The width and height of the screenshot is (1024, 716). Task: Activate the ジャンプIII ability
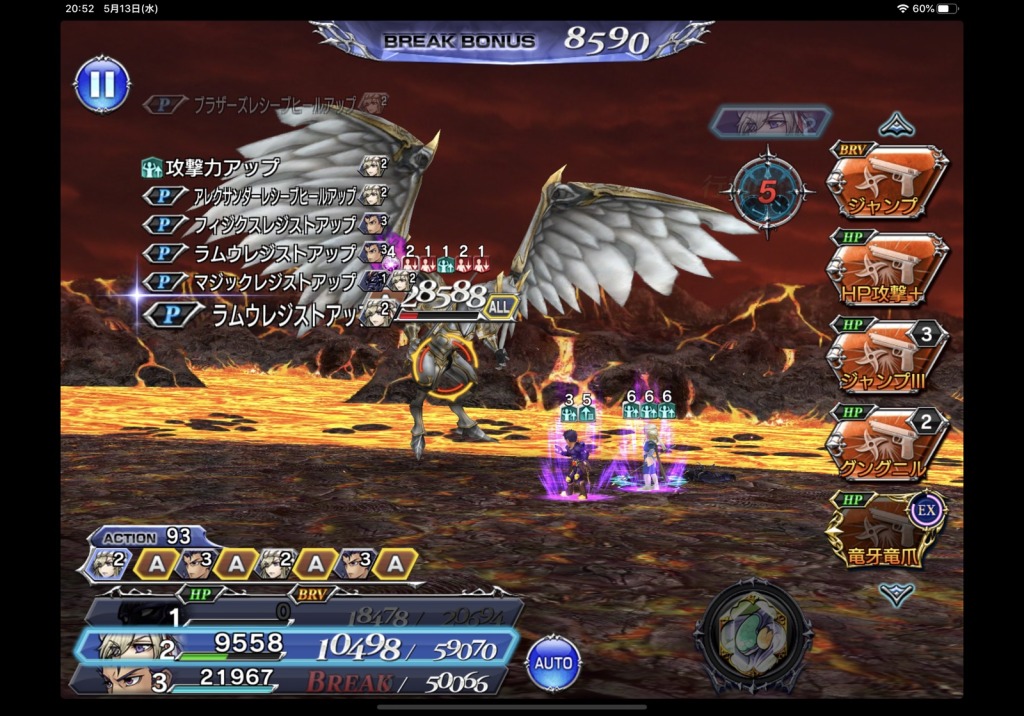pos(886,356)
